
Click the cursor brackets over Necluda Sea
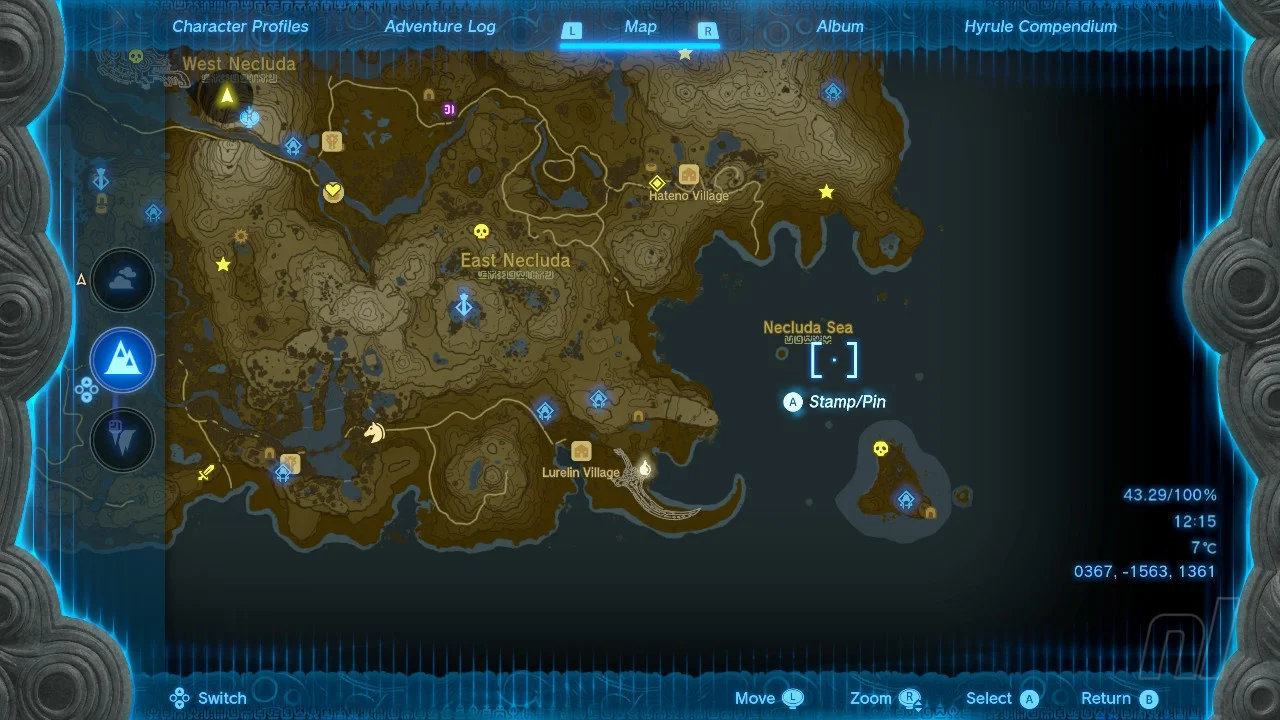click(x=834, y=360)
